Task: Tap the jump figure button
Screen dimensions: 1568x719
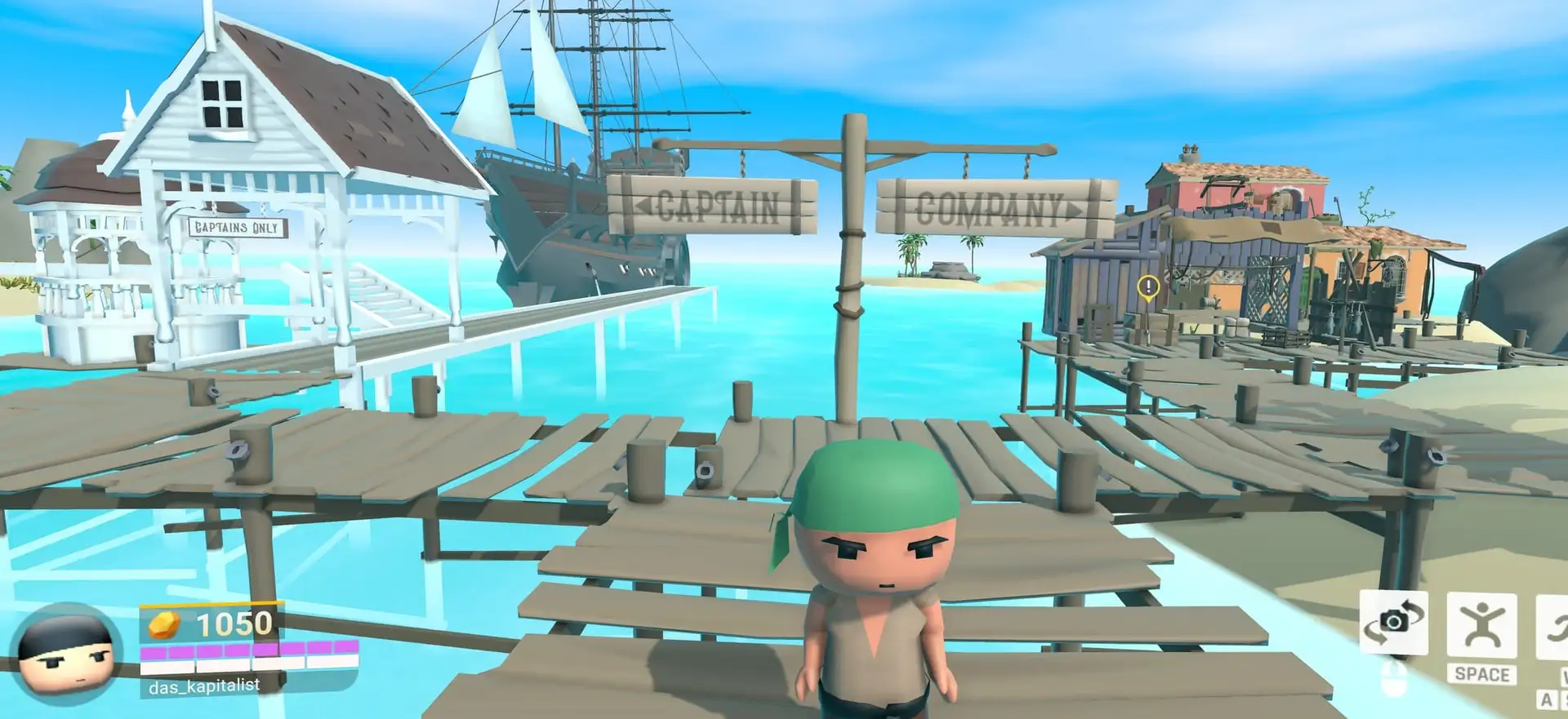Action: [x=1481, y=626]
